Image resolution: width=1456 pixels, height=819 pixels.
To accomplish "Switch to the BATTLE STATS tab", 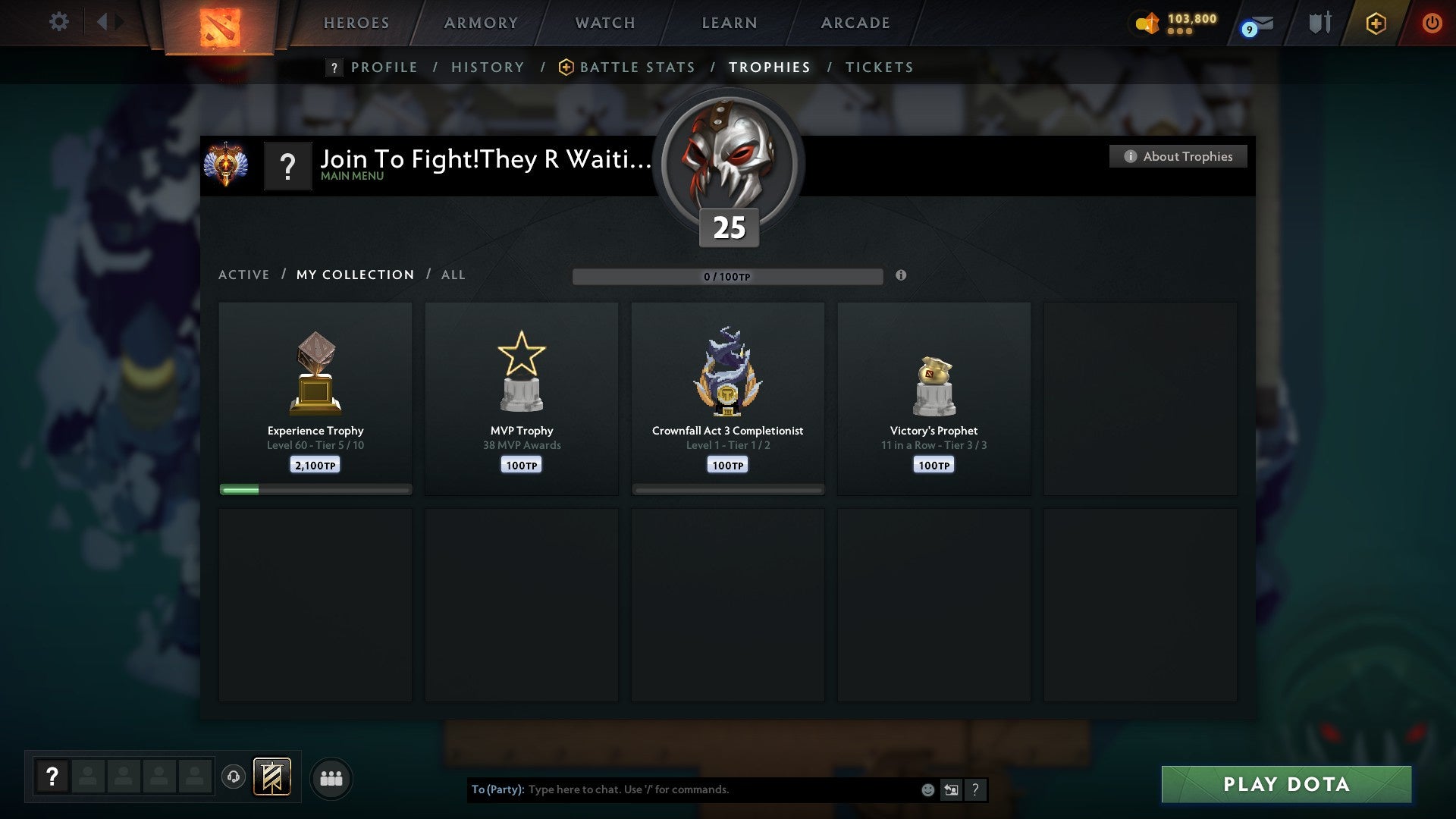I will [637, 67].
